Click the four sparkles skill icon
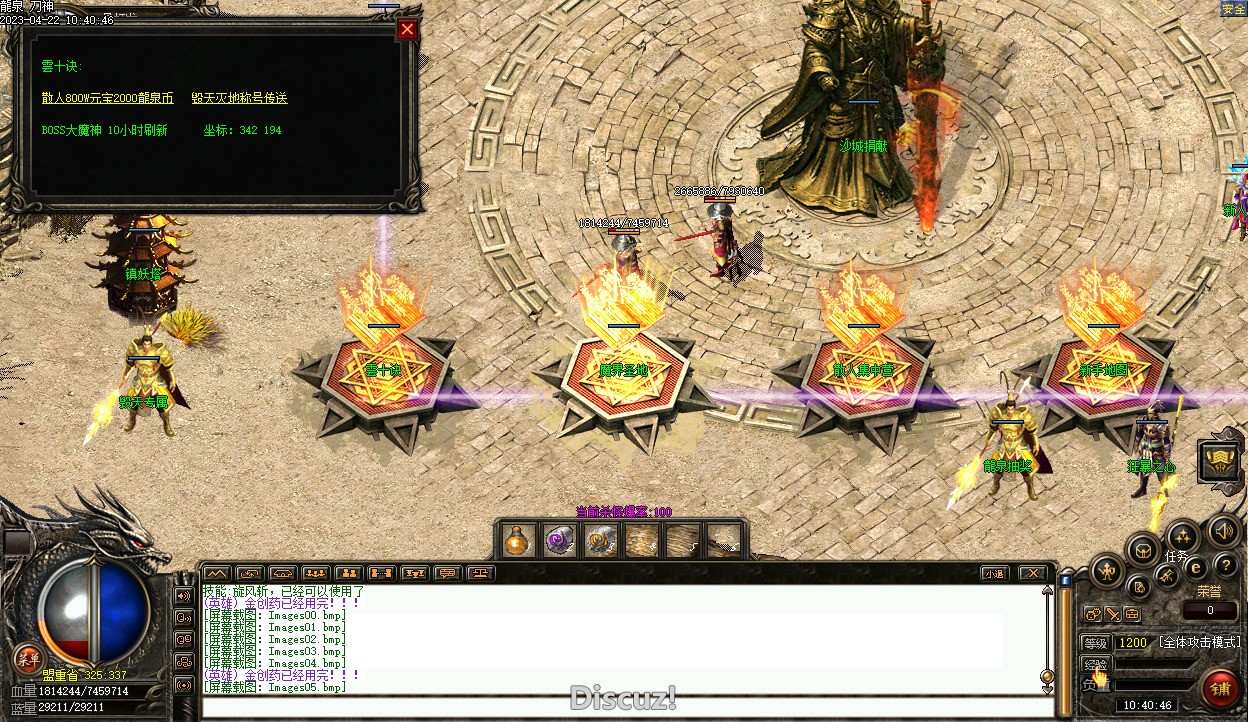Screen dimensions: 1248x722 pos(1183,535)
